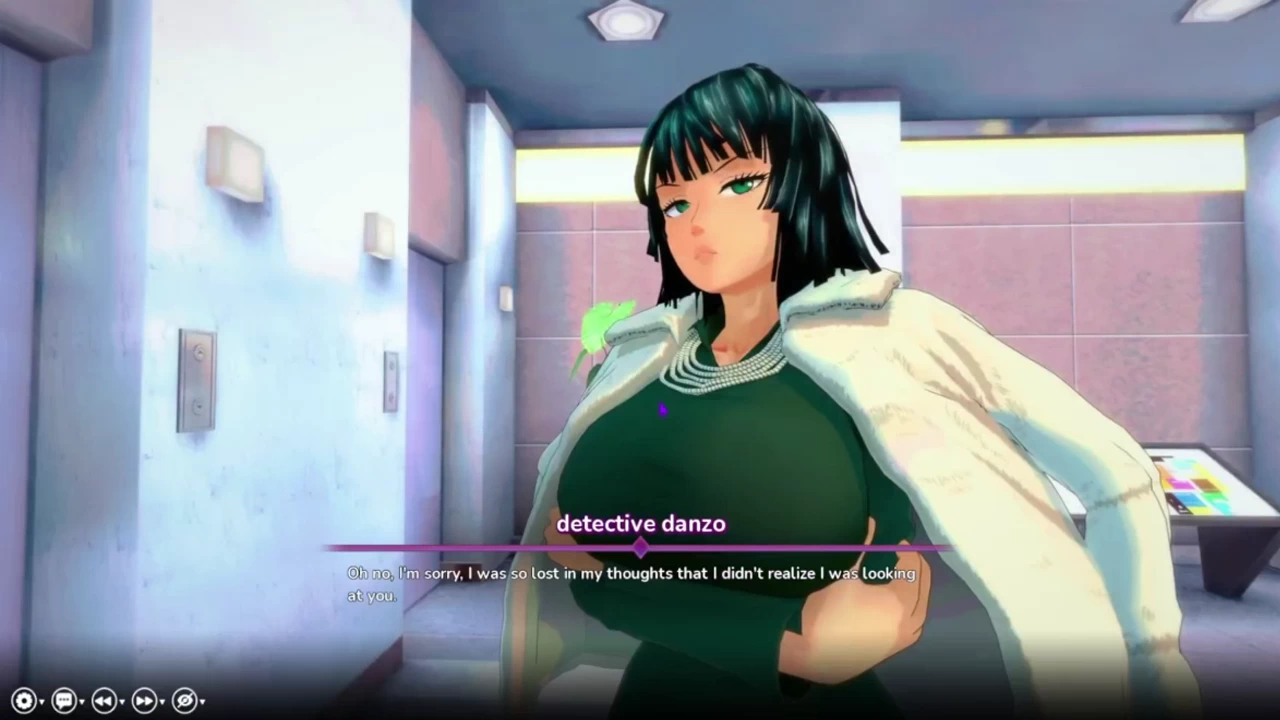
Task: Open the gear settings menu
Action: pos(23,701)
